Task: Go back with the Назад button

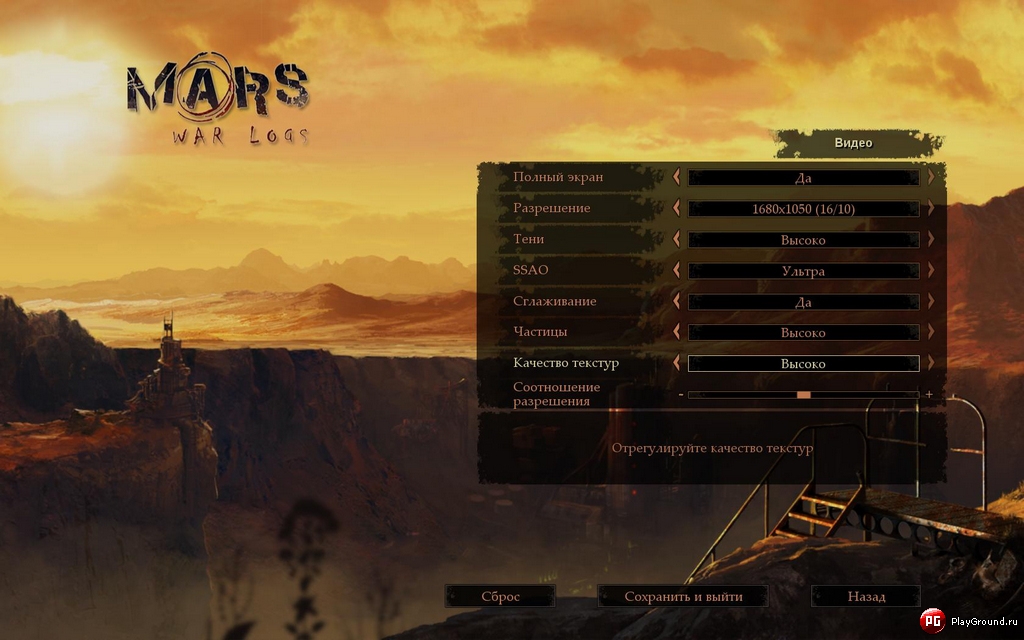Action: 866,597
